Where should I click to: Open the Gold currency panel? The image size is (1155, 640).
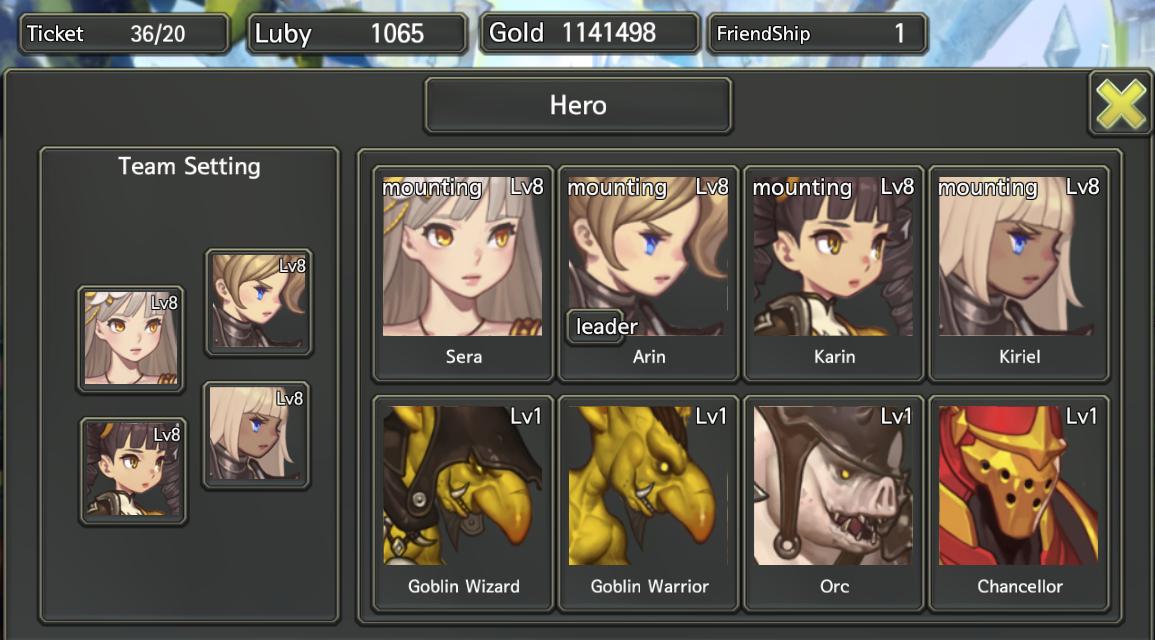pos(589,33)
